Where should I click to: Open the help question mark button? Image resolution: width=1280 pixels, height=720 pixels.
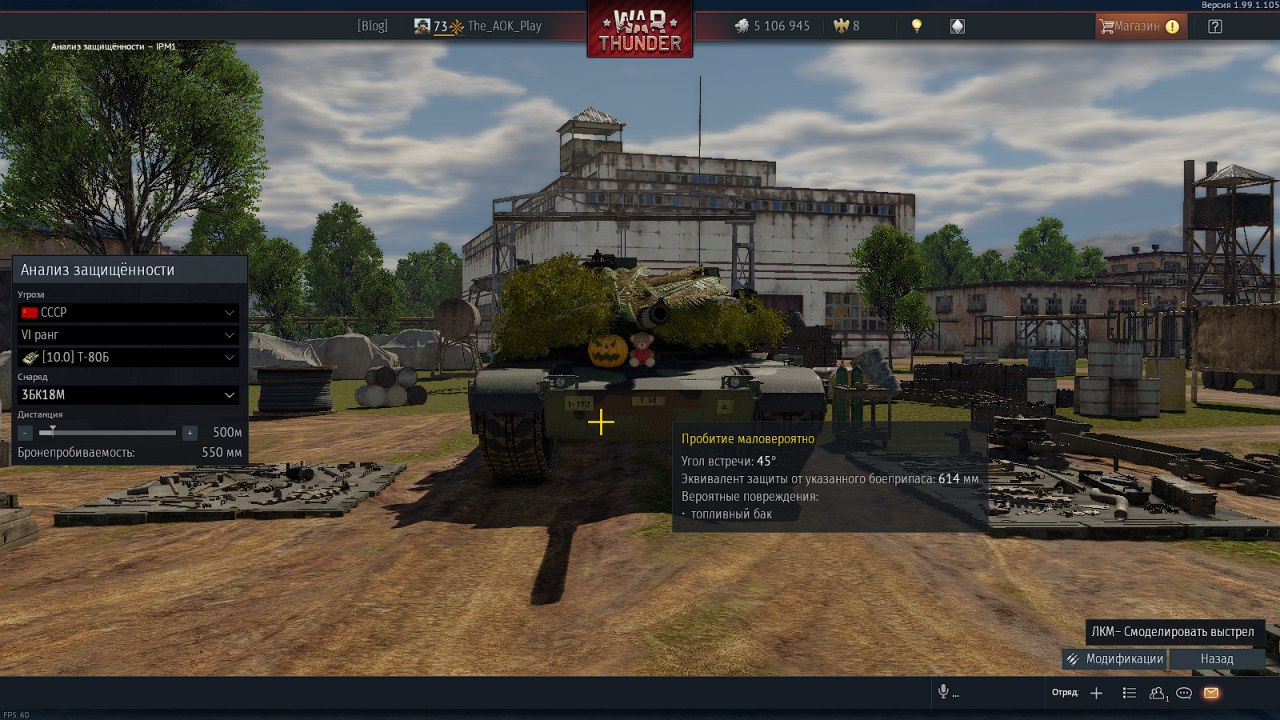click(x=1215, y=26)
